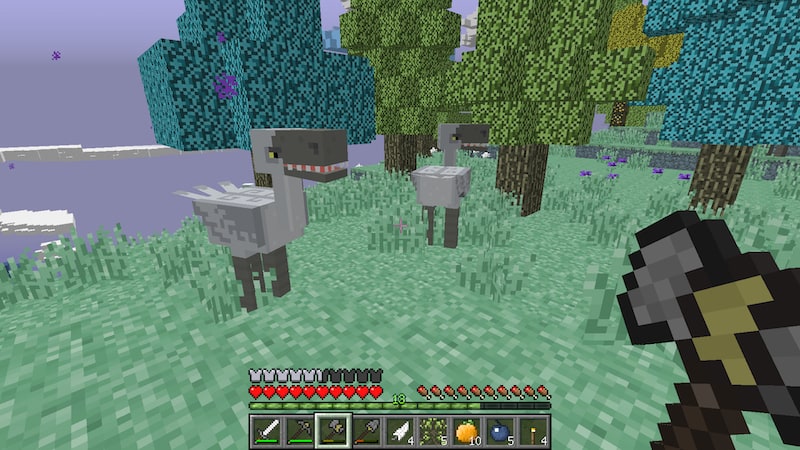The height and width of the screenshot is (450, 800).
Task: Select the white feather stack
Action: click(x=400, y=431)
